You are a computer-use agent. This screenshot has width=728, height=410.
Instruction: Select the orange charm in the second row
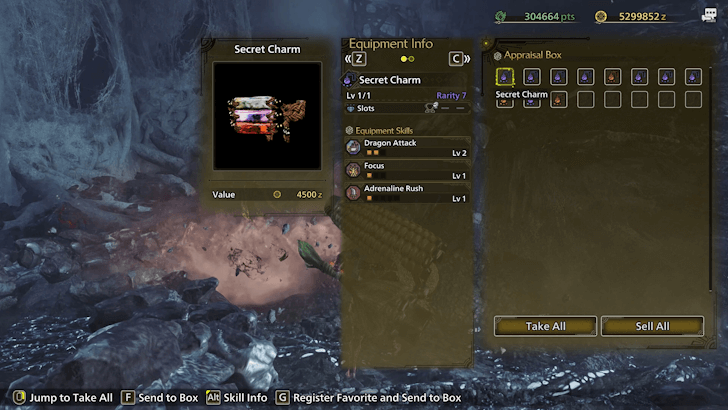point(559,99)
